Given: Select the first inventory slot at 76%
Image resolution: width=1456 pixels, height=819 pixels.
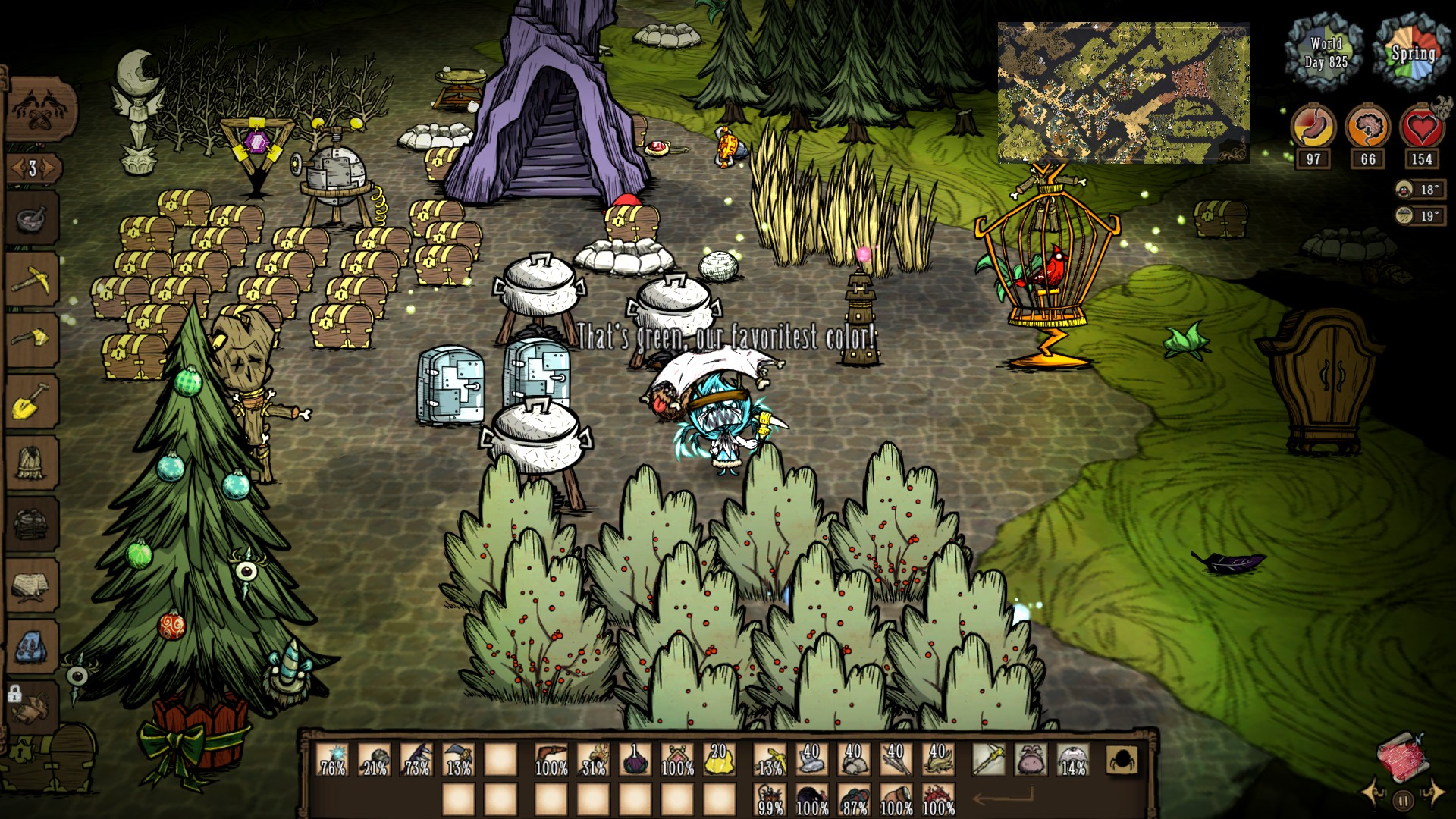Looking at the screenshot, I should pos(333,759).
